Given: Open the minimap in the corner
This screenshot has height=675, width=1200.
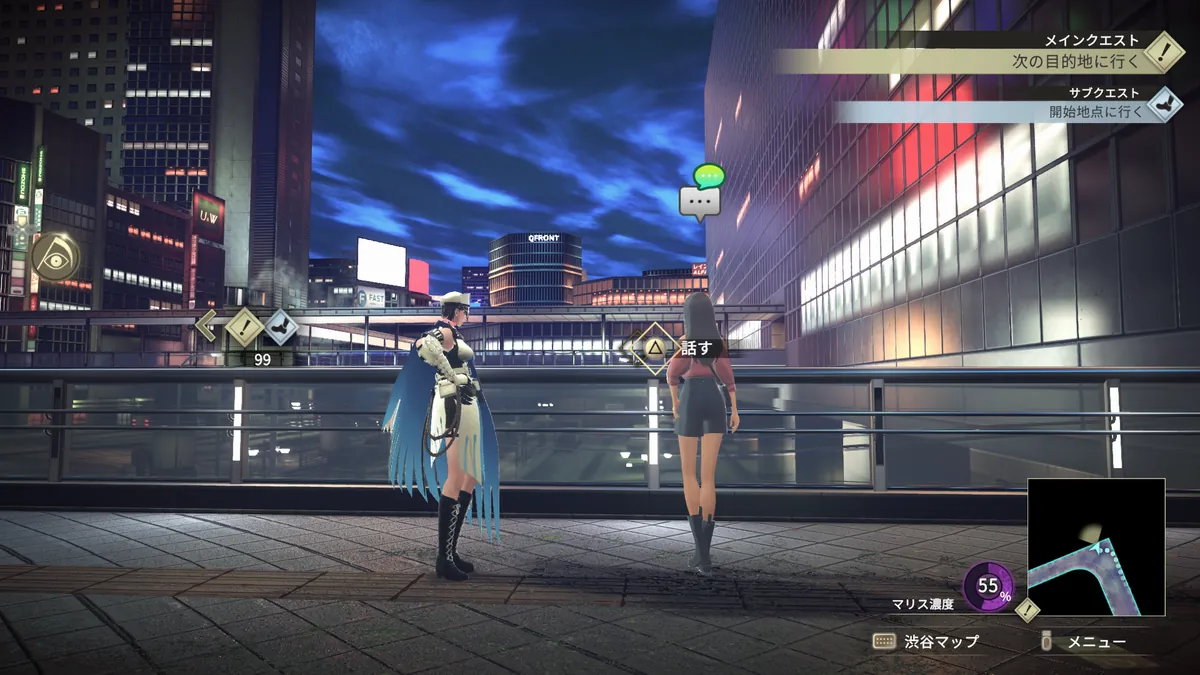Looking at the screenshot, I should tap(1096, 547).
